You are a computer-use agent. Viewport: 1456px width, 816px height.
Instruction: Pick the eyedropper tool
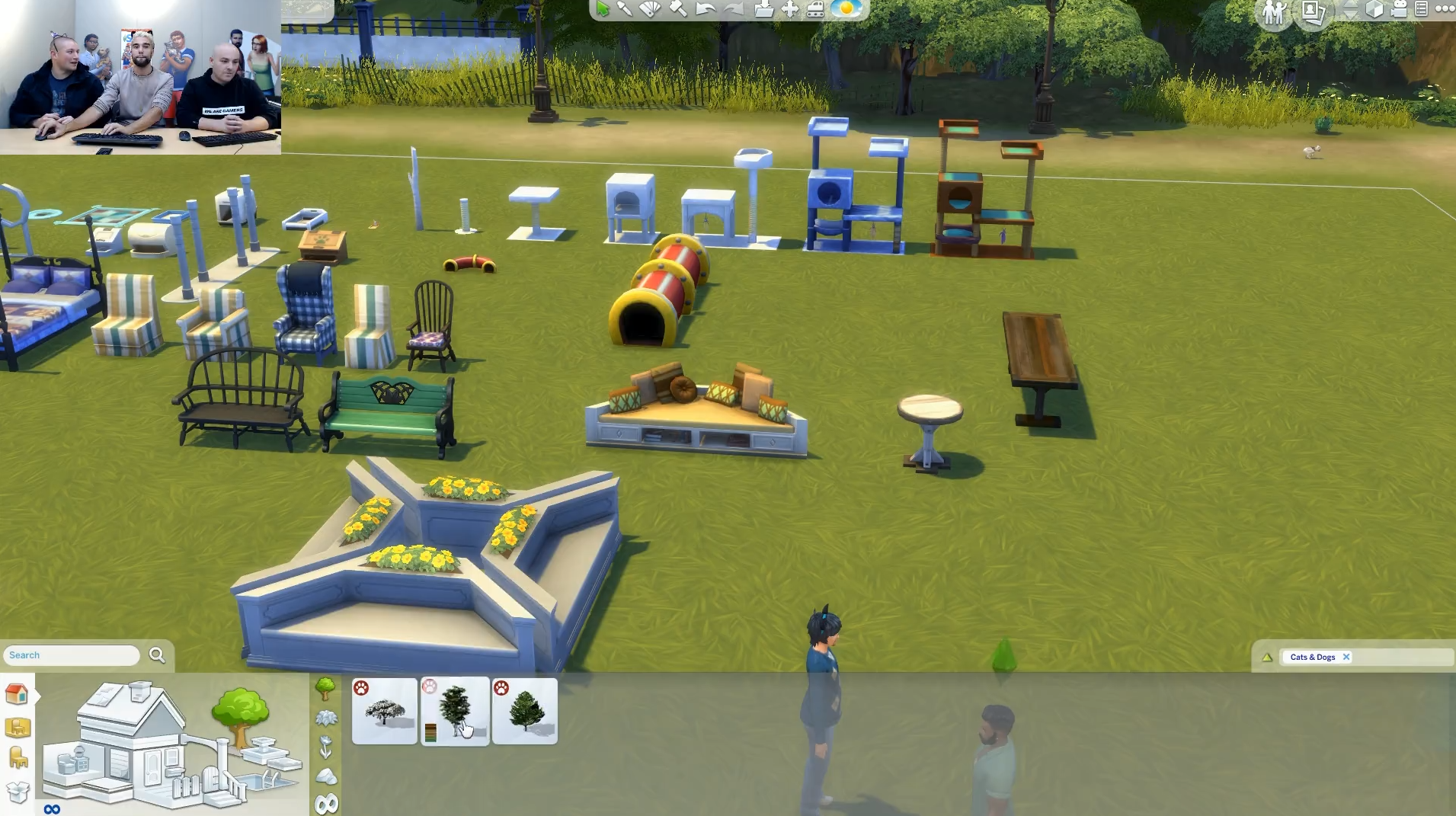coord(625,8)
